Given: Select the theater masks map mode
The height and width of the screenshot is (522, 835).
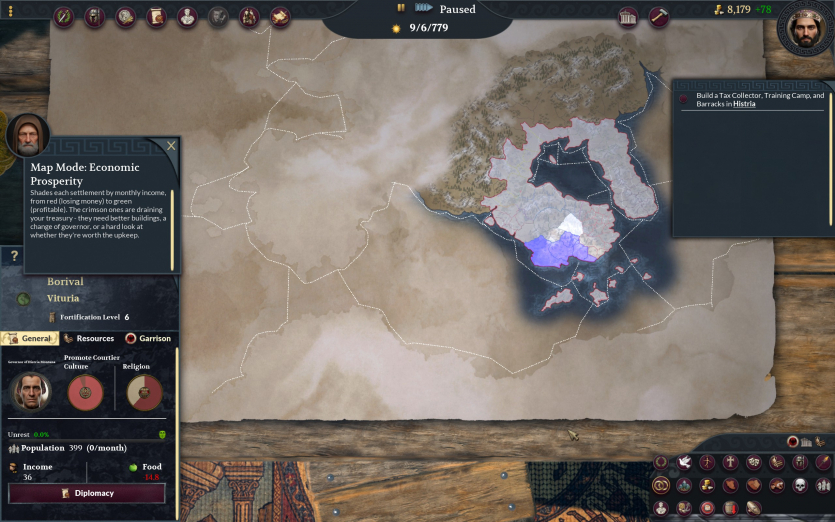Looking at the screenshot, I should tap(754, 462).
